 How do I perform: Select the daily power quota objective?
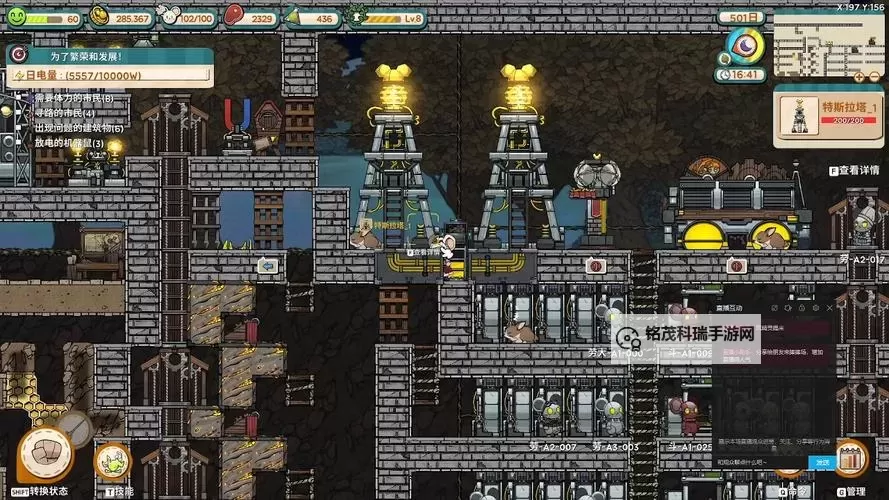(110, 74)
